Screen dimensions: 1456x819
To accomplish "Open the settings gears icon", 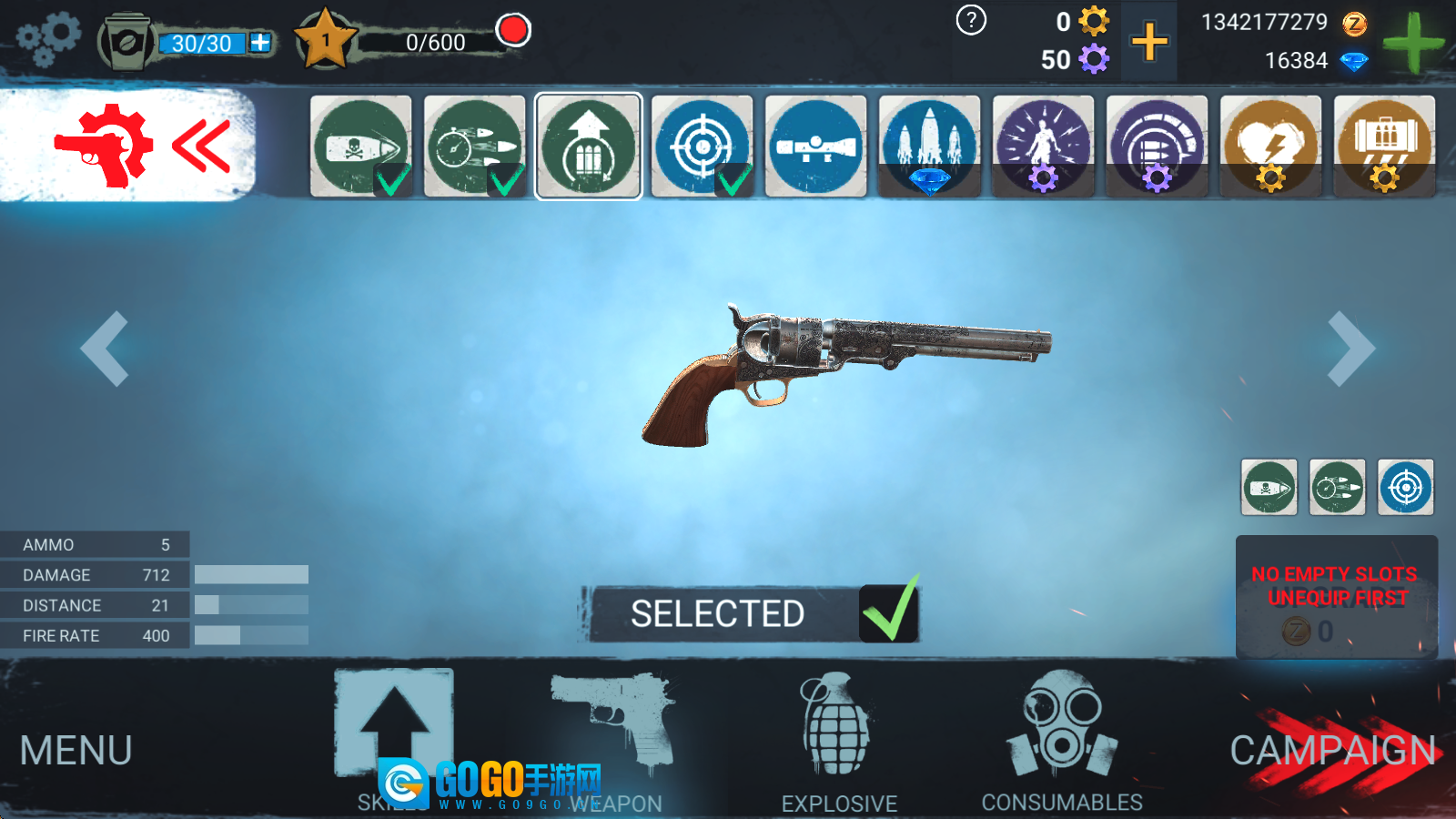I will coord(48,40).
